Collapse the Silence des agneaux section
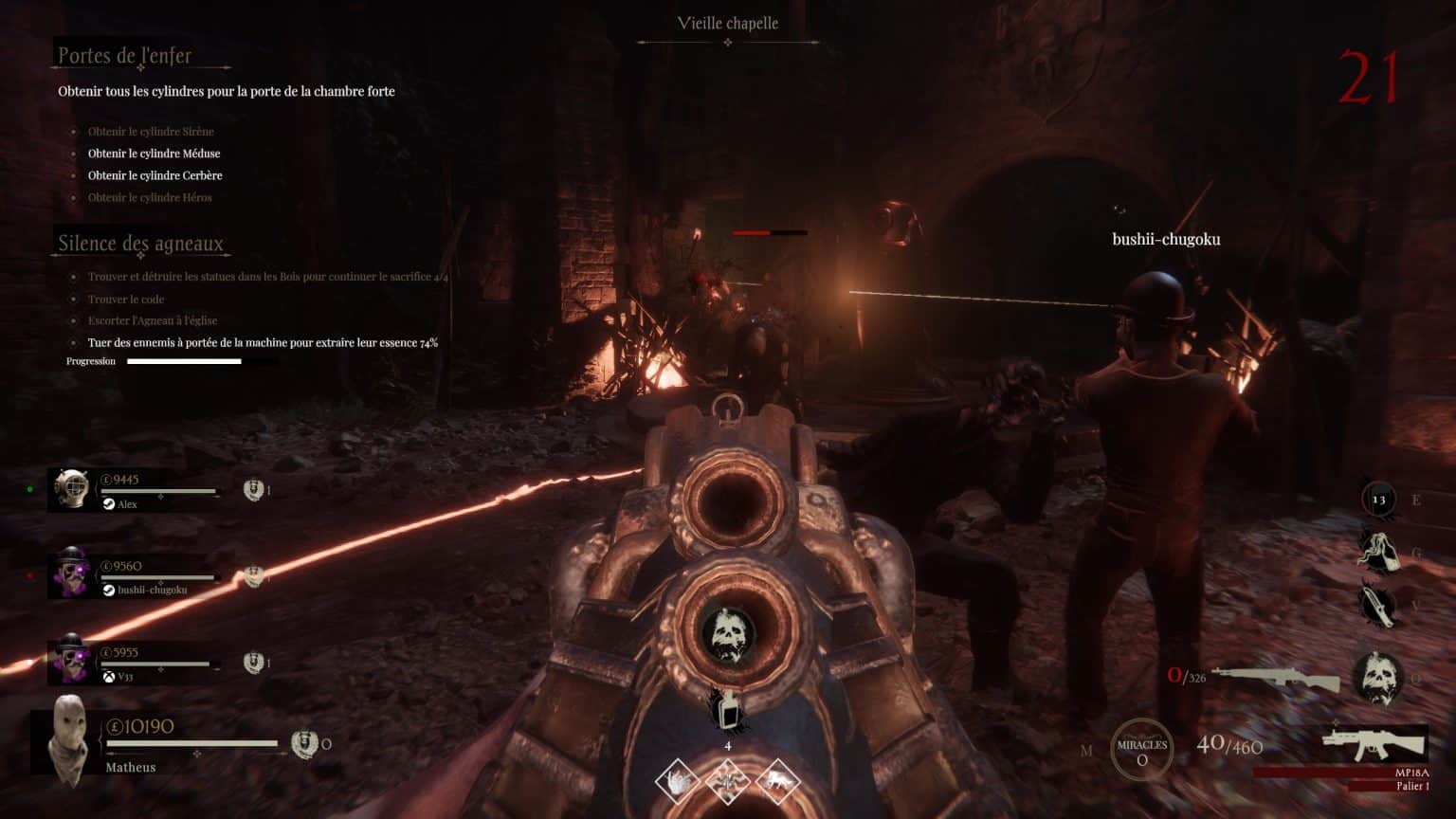Screen dimensions: 1456x819 [x=139, y=243]
